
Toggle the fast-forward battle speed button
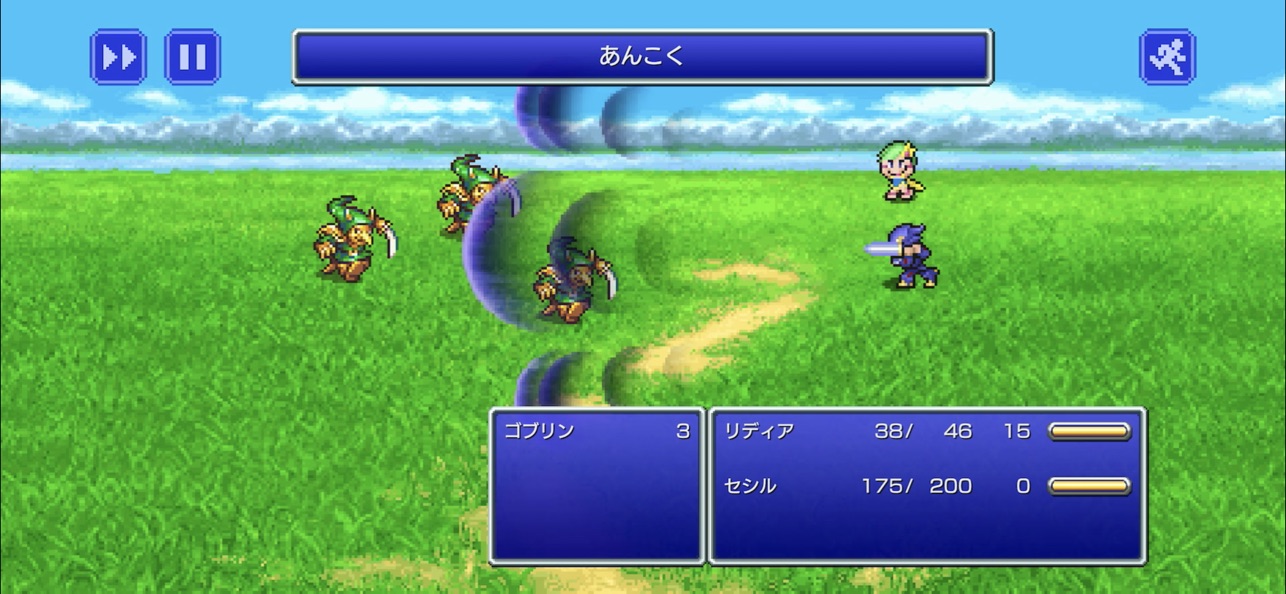(x=118, y=57)
